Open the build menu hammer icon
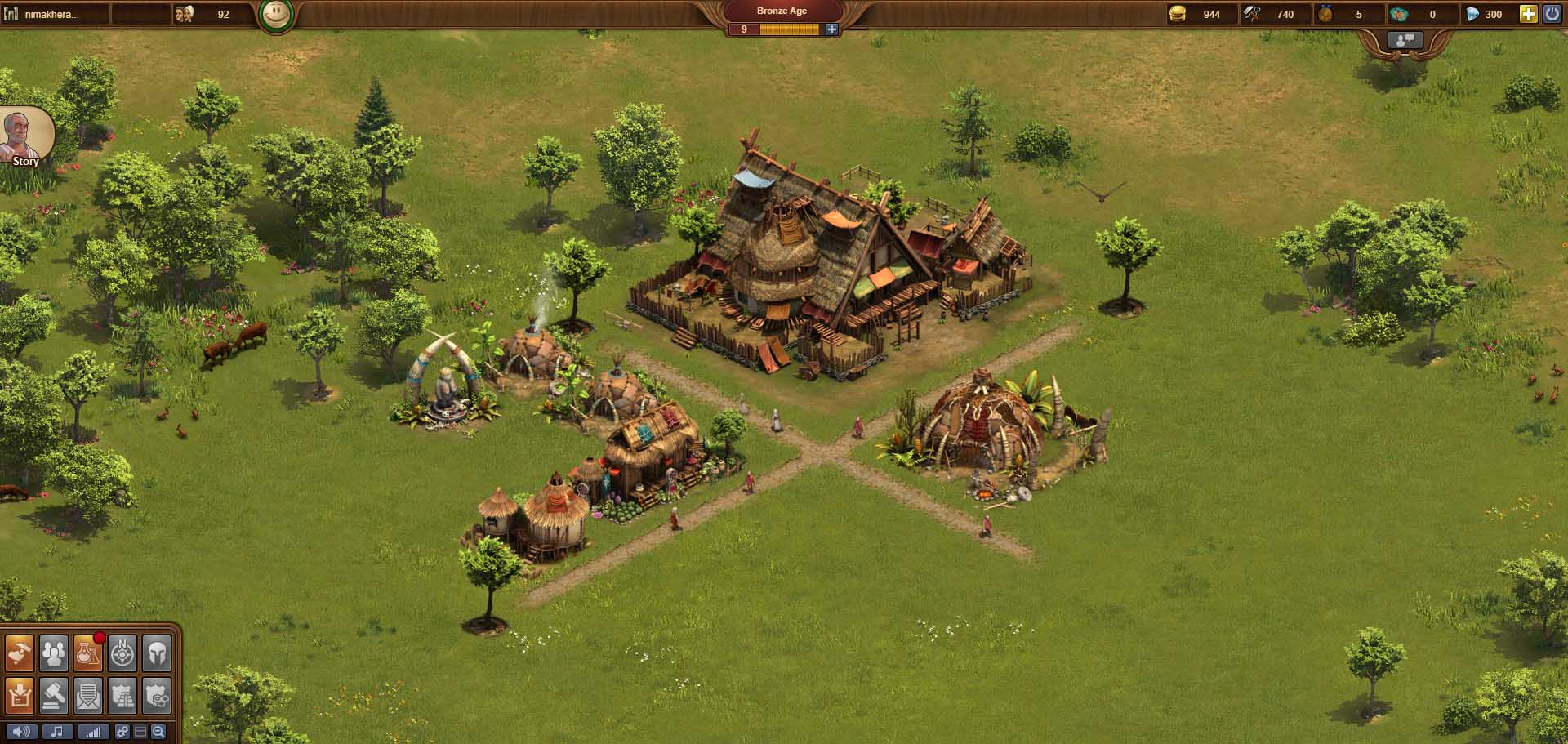 point(20,653)
